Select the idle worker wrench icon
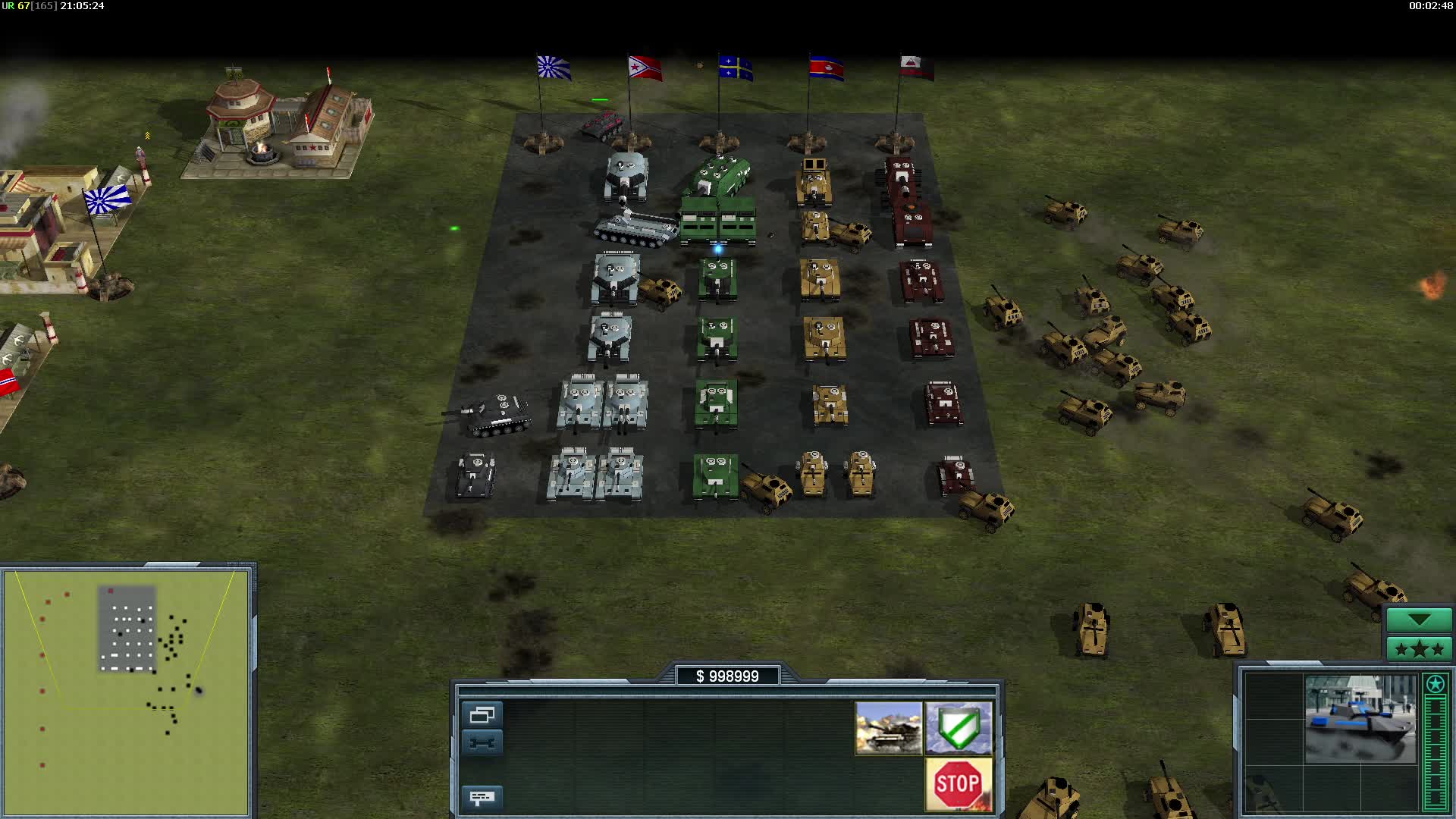Screen dimensions: 1456x819 tap(483, 741)
